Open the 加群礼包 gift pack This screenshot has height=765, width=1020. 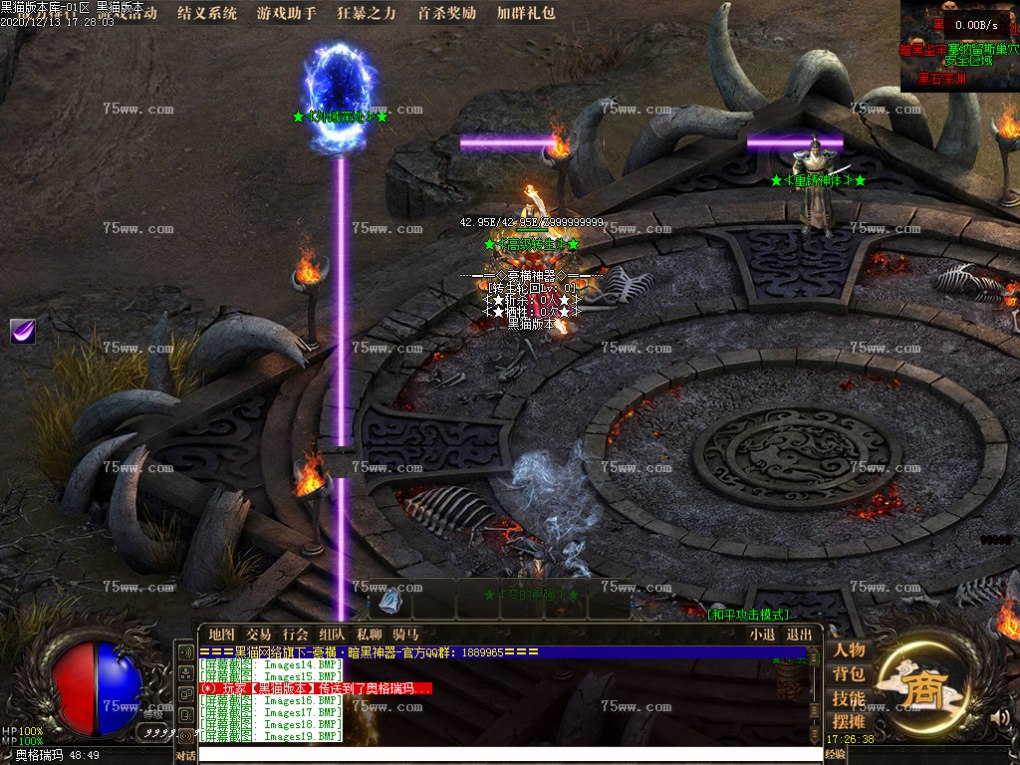click(526, 14)
